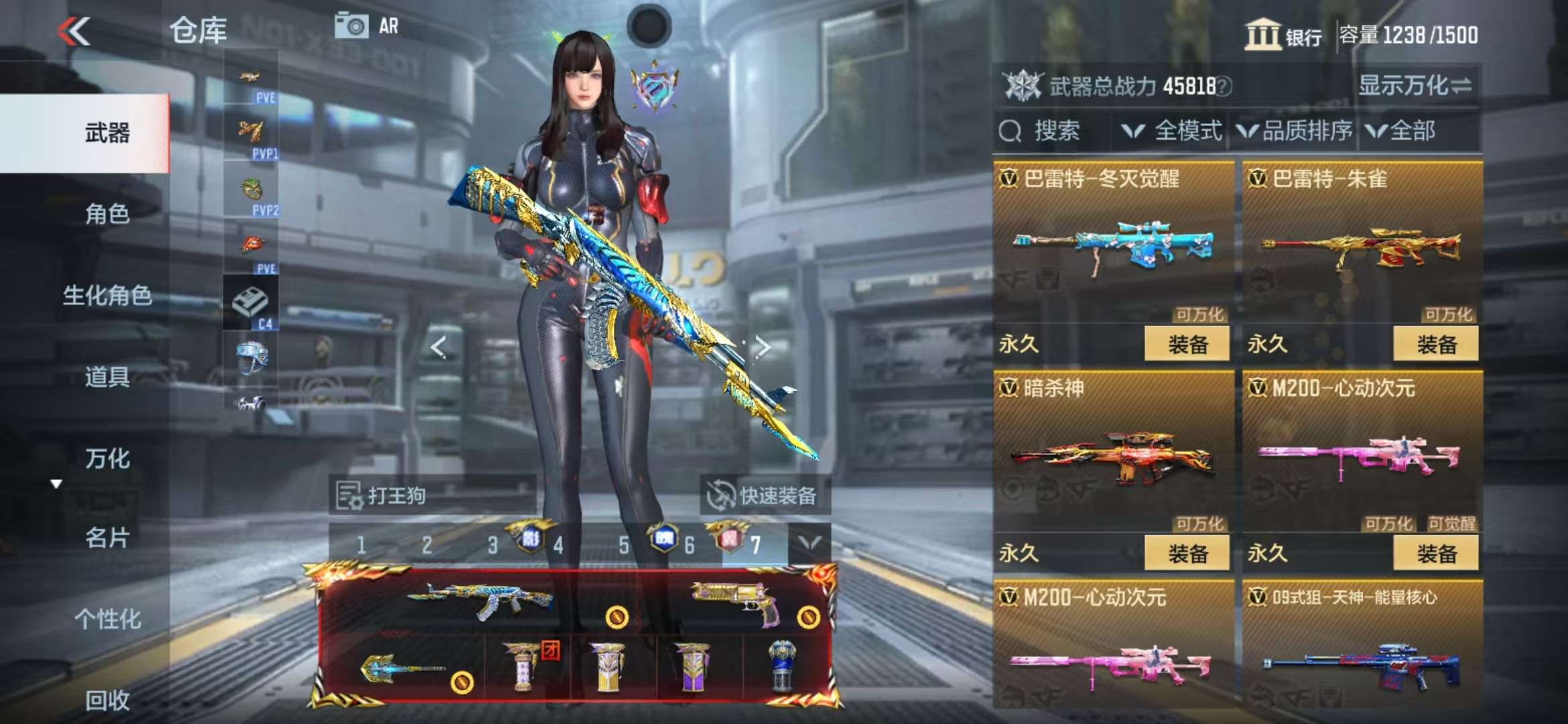The width and height of the screenshot is (1568, 724).
Task: Click the 快速装备 quick equip button
Action: click(x=763, y=496)
